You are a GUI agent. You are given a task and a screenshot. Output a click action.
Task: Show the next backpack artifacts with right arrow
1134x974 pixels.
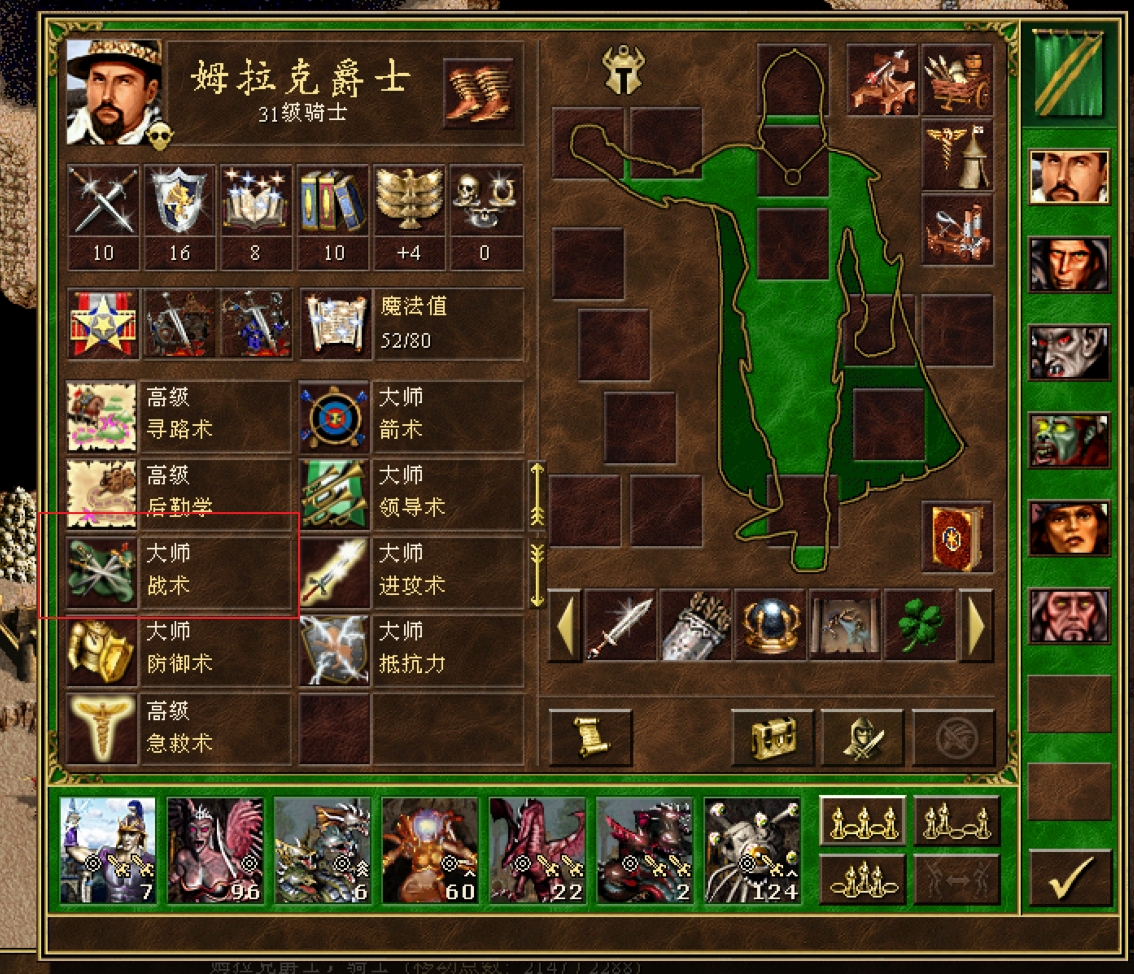click(x=976, y=625)
